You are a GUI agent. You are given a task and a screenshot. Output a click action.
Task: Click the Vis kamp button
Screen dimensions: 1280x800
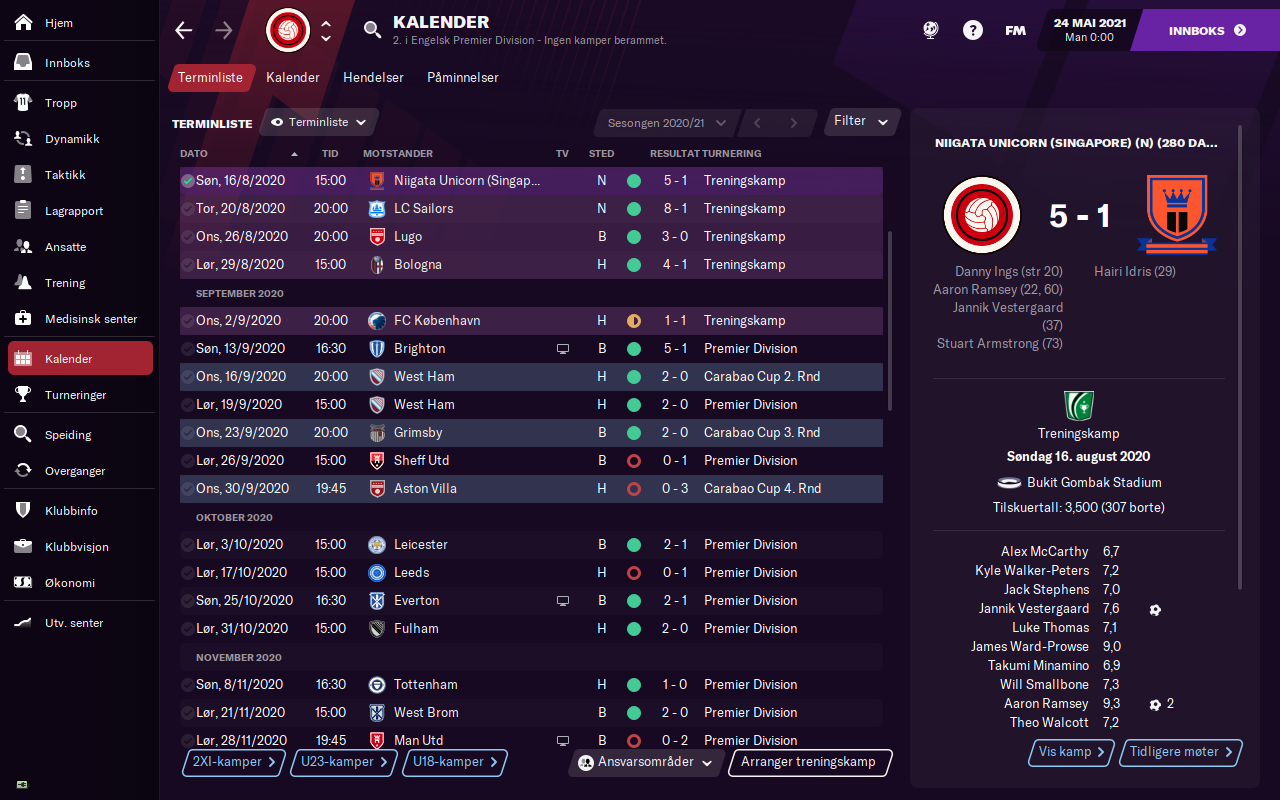coord(1072,752)
